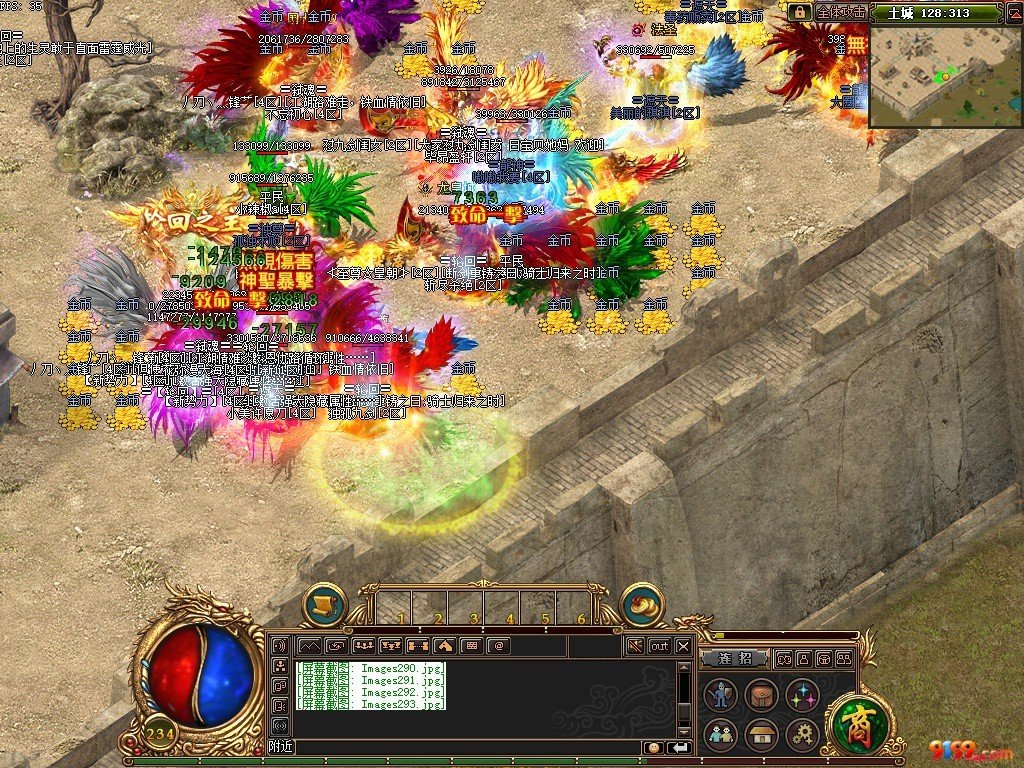
Task: Collapse the minimap with the red arrow button
Action: tap(1013, 12)
